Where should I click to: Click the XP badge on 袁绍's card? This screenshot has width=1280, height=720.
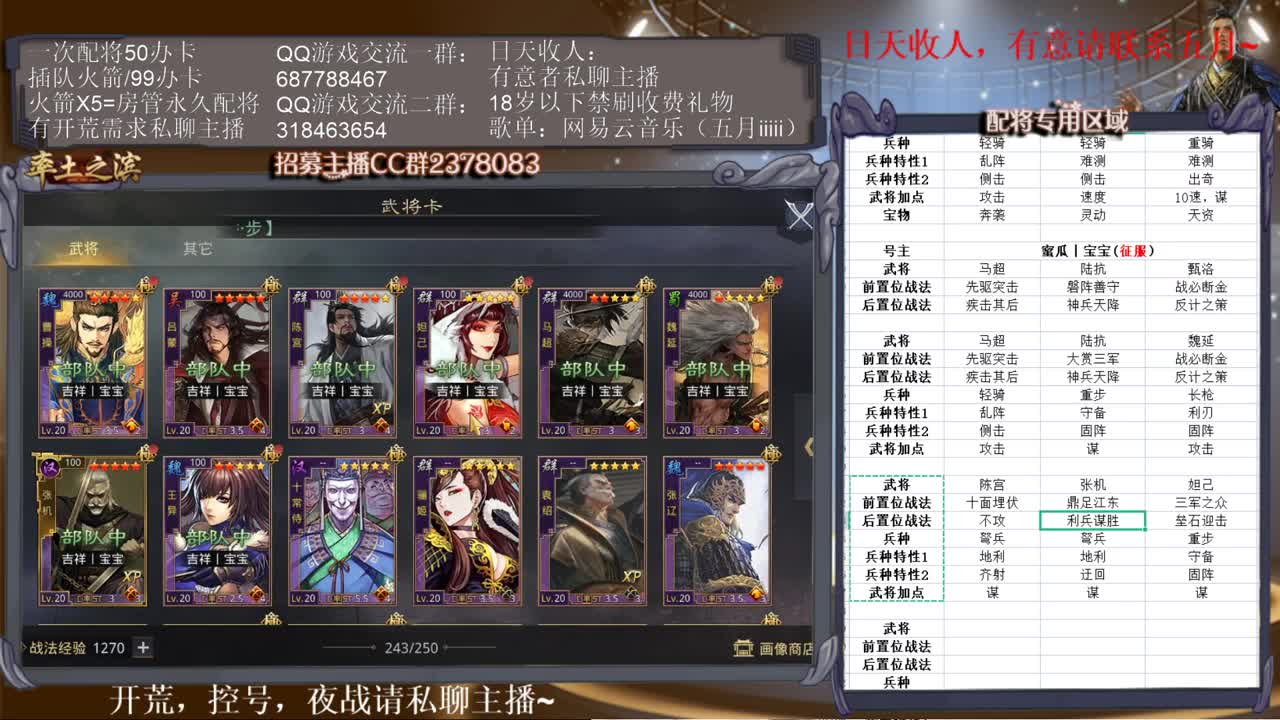(632, 576)
